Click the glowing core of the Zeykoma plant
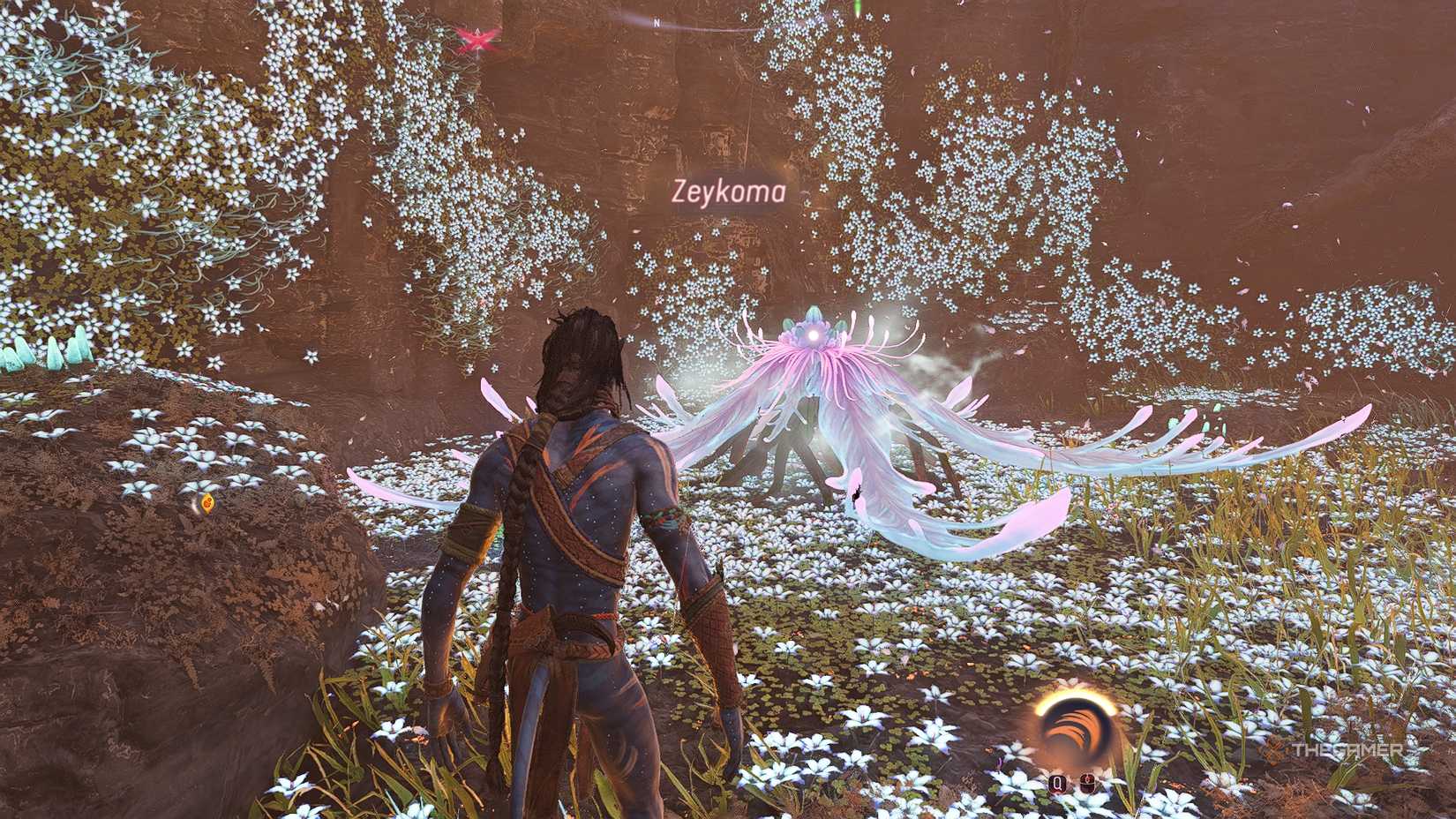1456x819 pixels. [814, 334]
